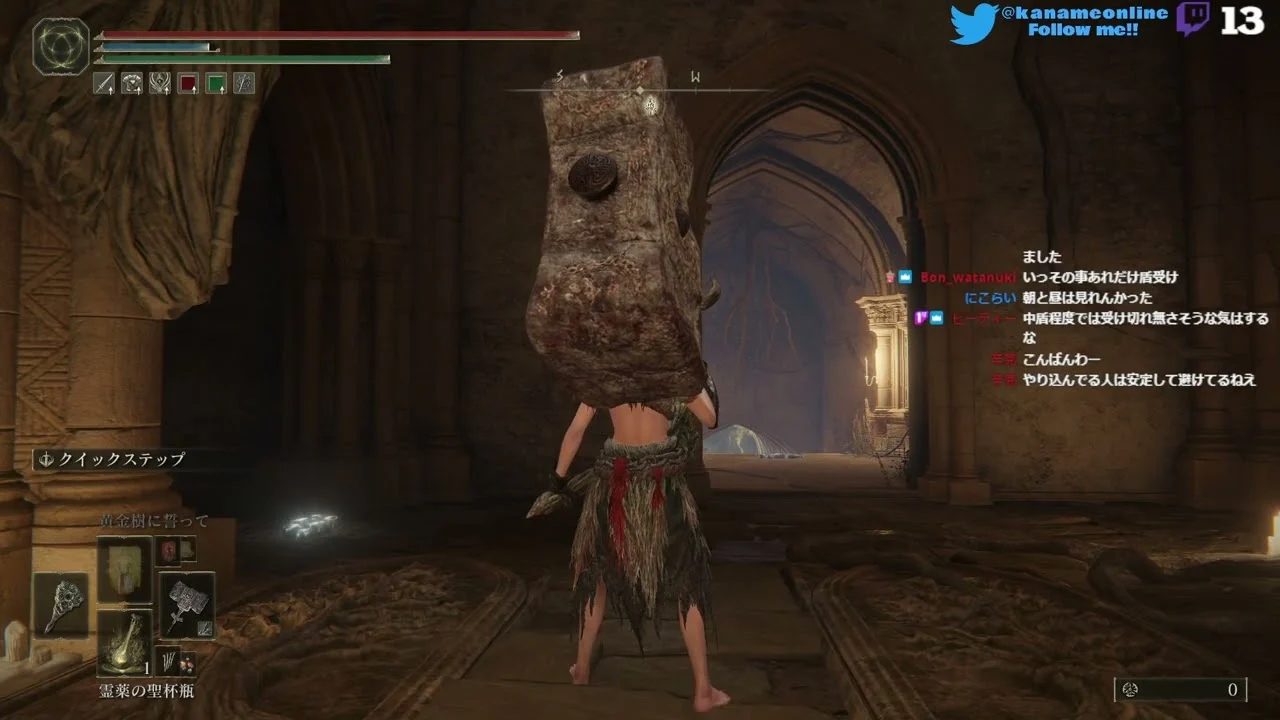Click the Twitch logo in the stream overlay

click(x=1193, y=20)
